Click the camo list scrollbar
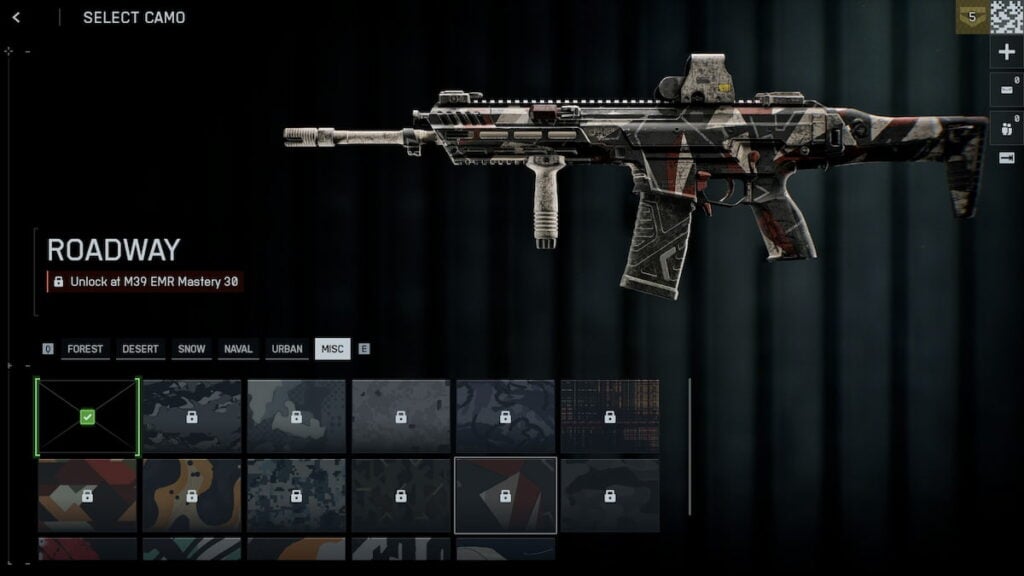Image resolution: width=1024 pixels, height=576 pixels. click(690, 445)
